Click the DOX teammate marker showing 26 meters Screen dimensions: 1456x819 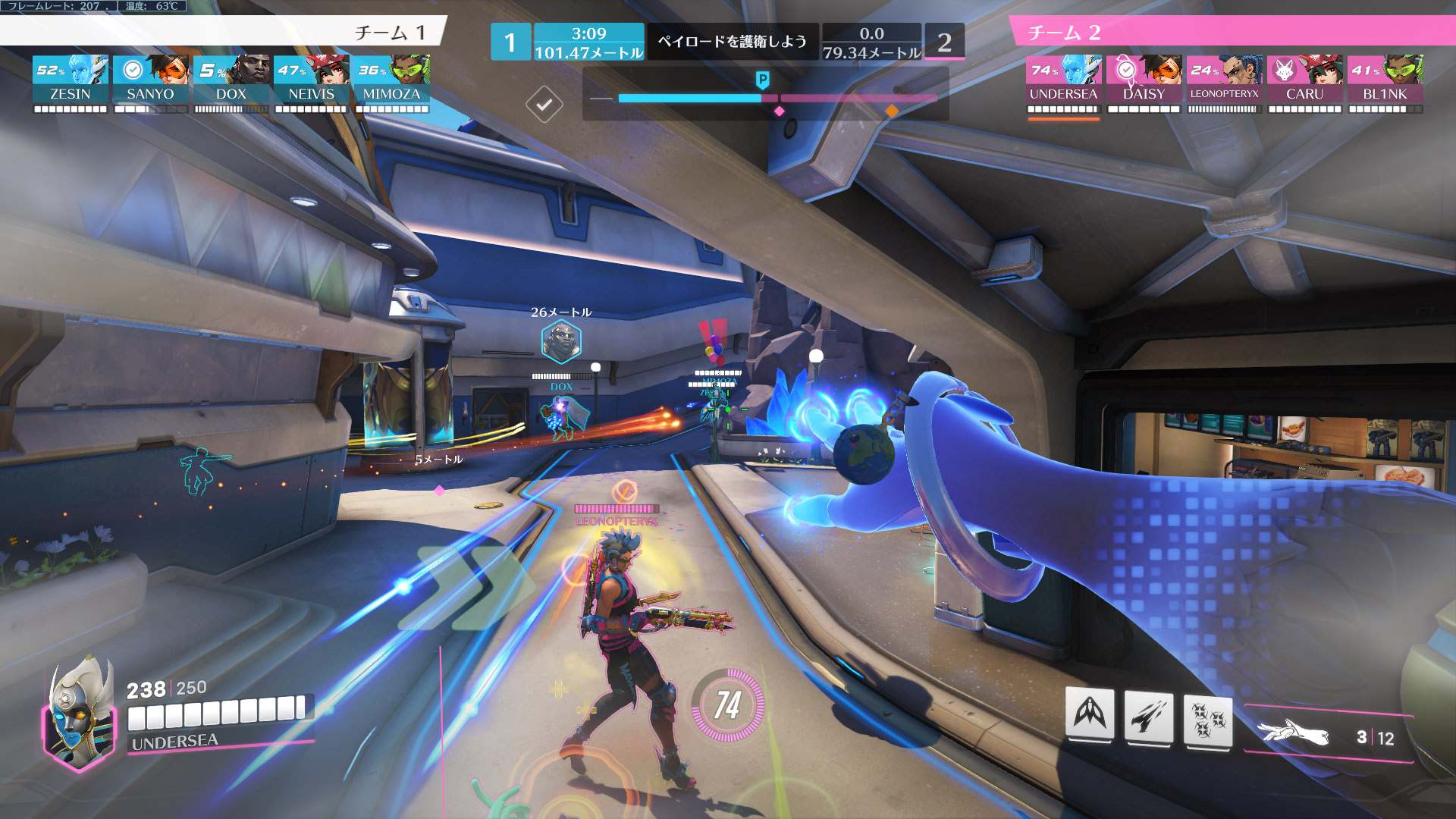pyautogui.click(x=561, y=341)
